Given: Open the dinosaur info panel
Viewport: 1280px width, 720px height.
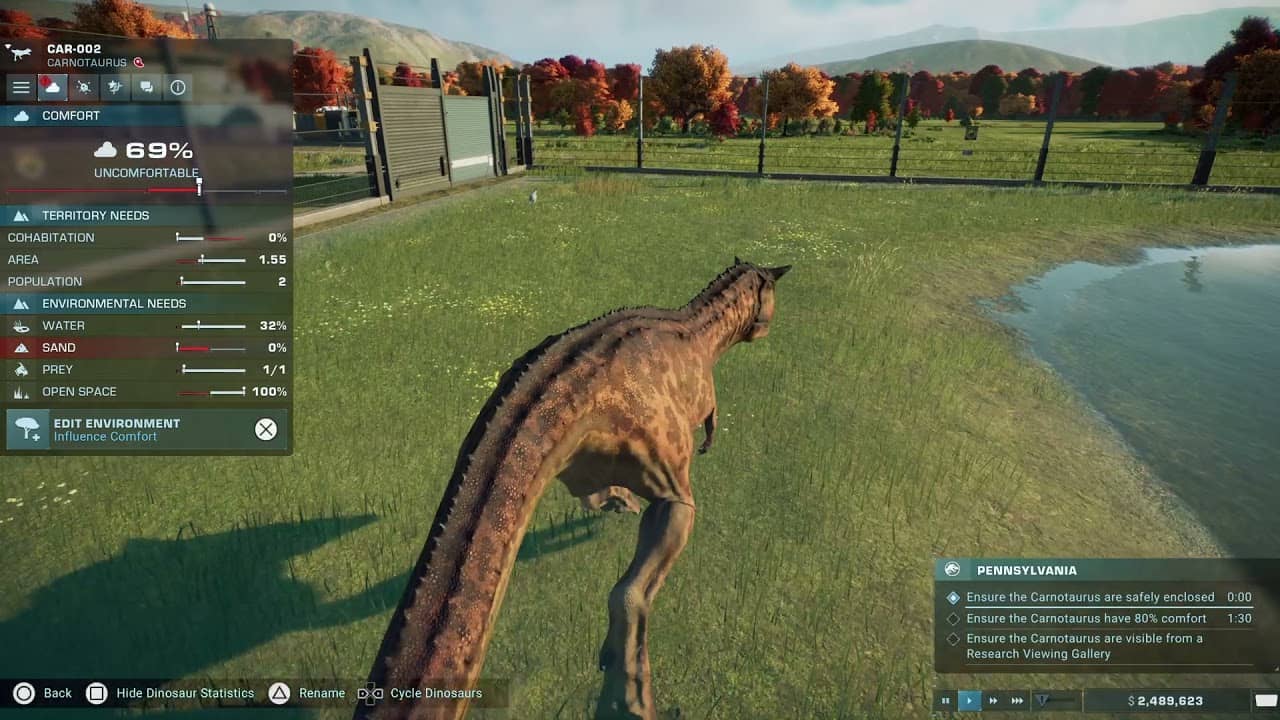Looking at the screenshot, I should click(177, 87).
